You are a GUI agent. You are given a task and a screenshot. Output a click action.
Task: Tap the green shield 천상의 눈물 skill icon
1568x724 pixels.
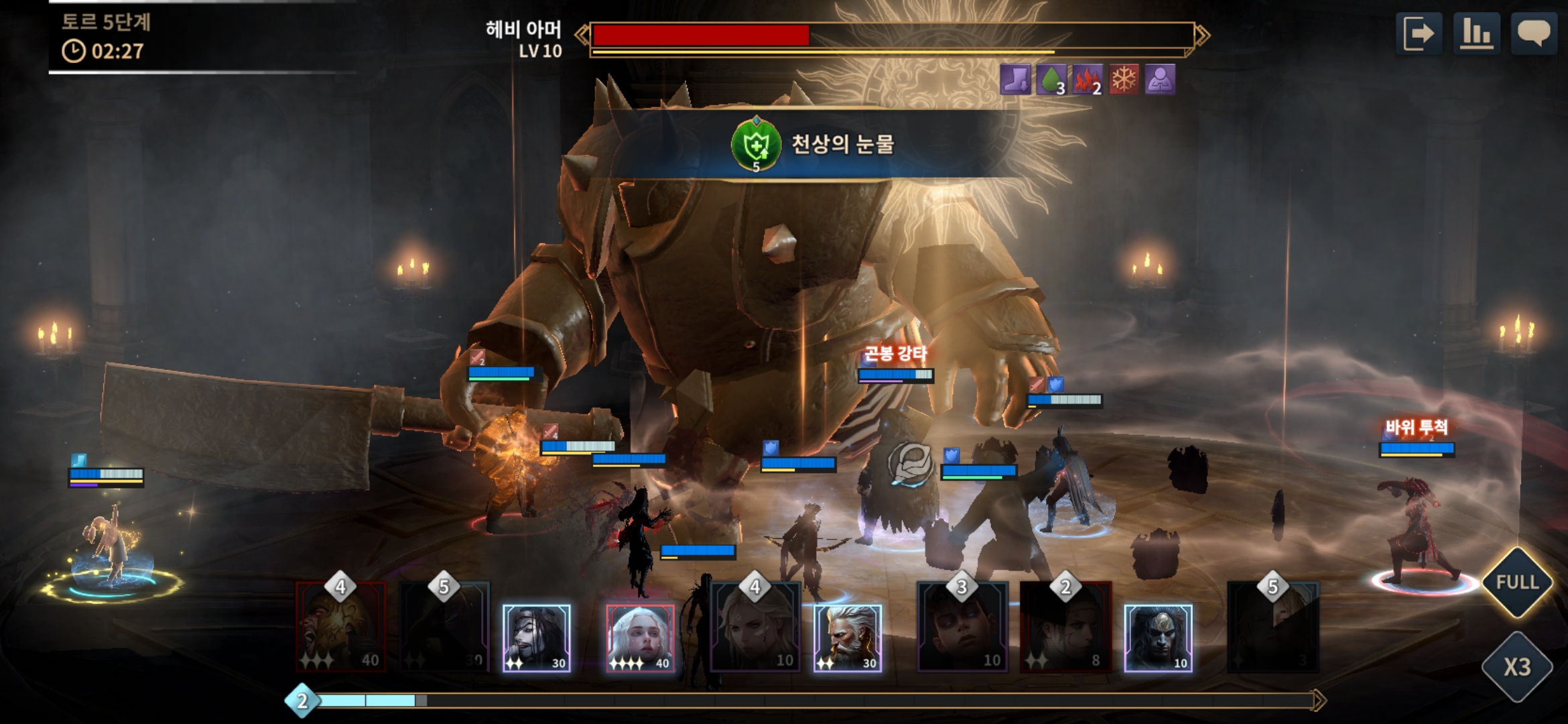[x=756, y=144]
